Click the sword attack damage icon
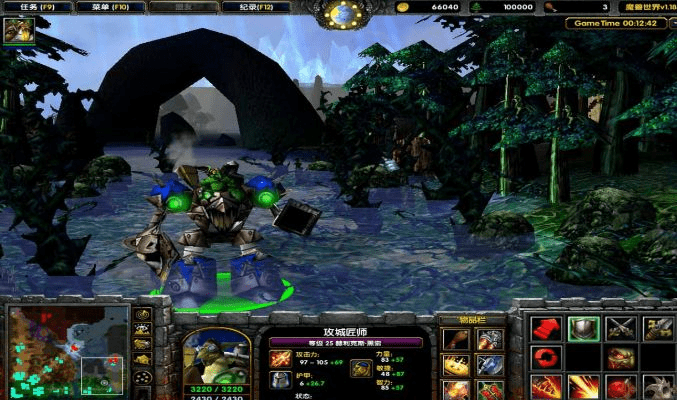 pyautogui.click(x=280, y=358)
